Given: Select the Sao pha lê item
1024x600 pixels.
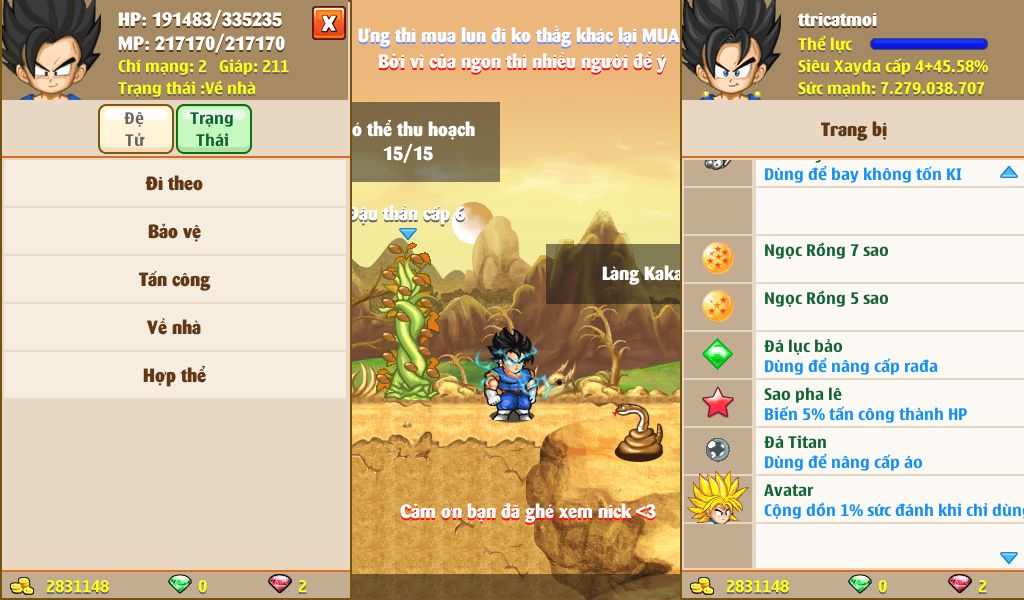Looking at the screenshot, I should pyautogui.click(x=852, y=403).
